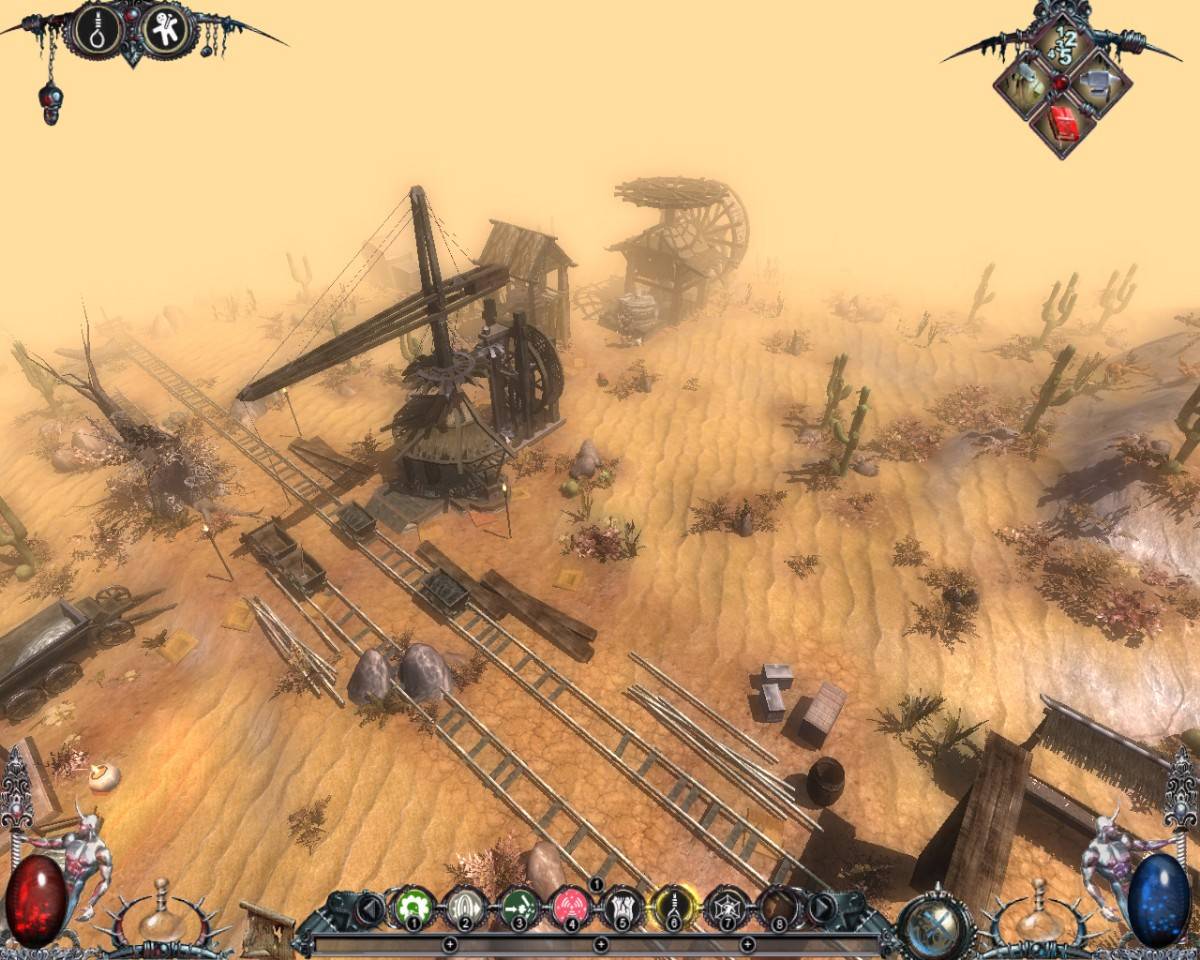Use the claw skill in slot 5
This screenshot has width=1200, height=960.
623,908
